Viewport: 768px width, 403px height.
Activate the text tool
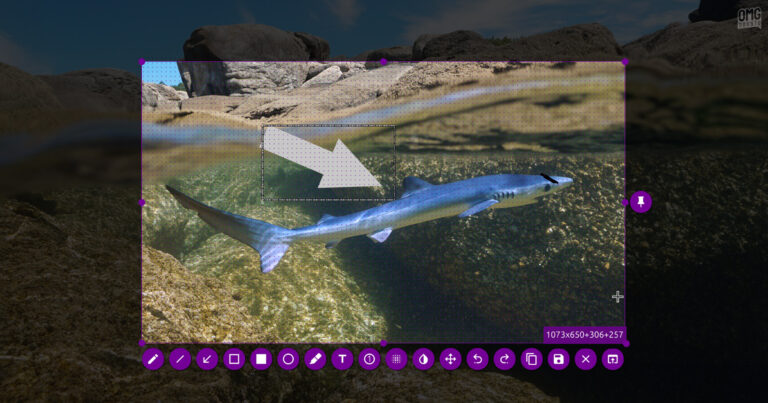pos(343,359)
